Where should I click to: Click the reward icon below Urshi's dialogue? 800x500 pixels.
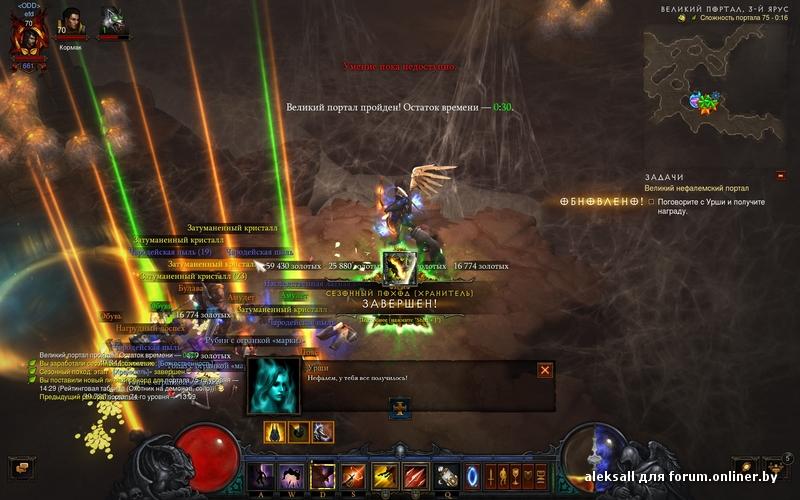(400, 407)
